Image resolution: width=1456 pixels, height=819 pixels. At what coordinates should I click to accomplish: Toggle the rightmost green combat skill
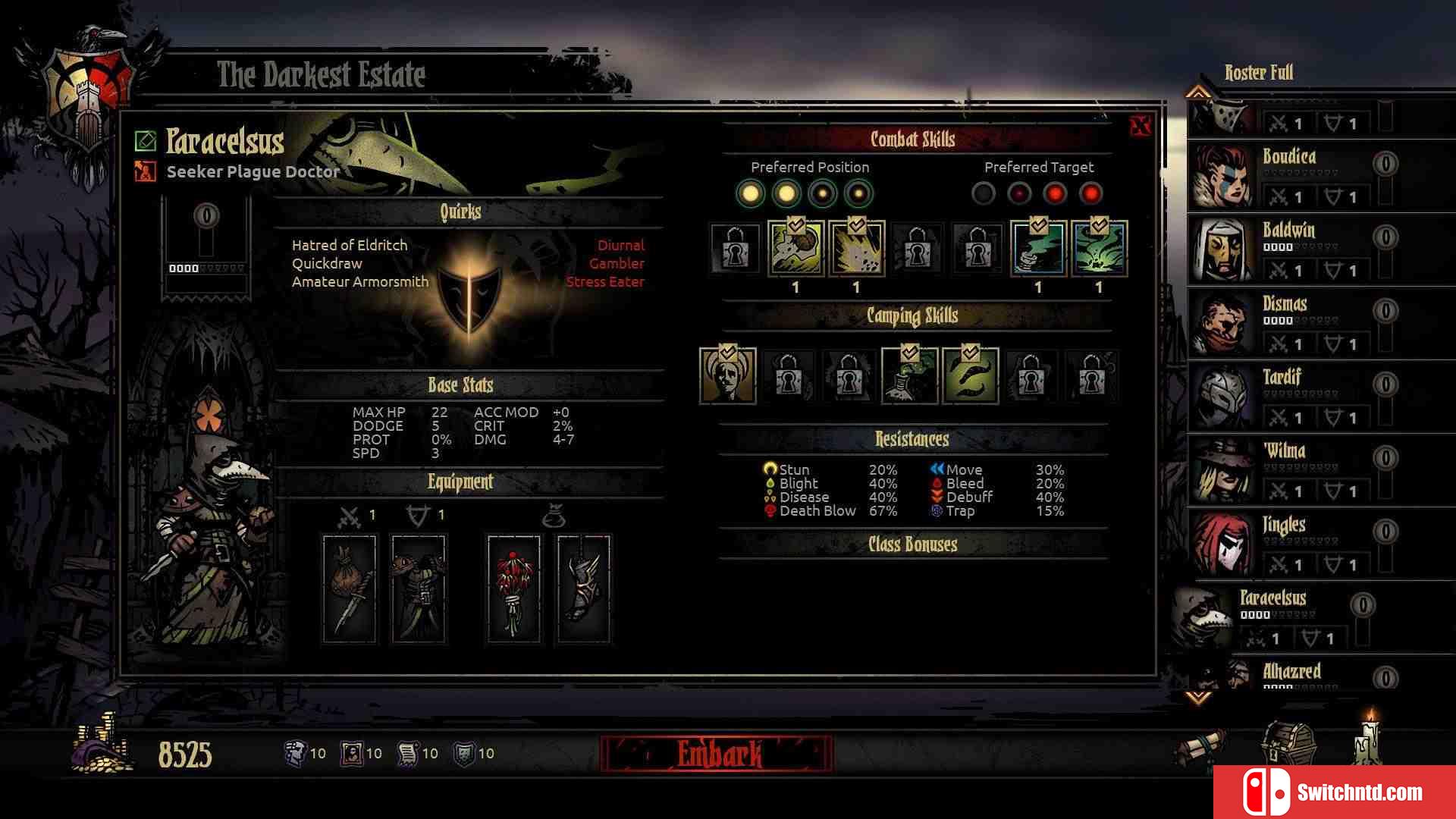tap(1099, 248)
